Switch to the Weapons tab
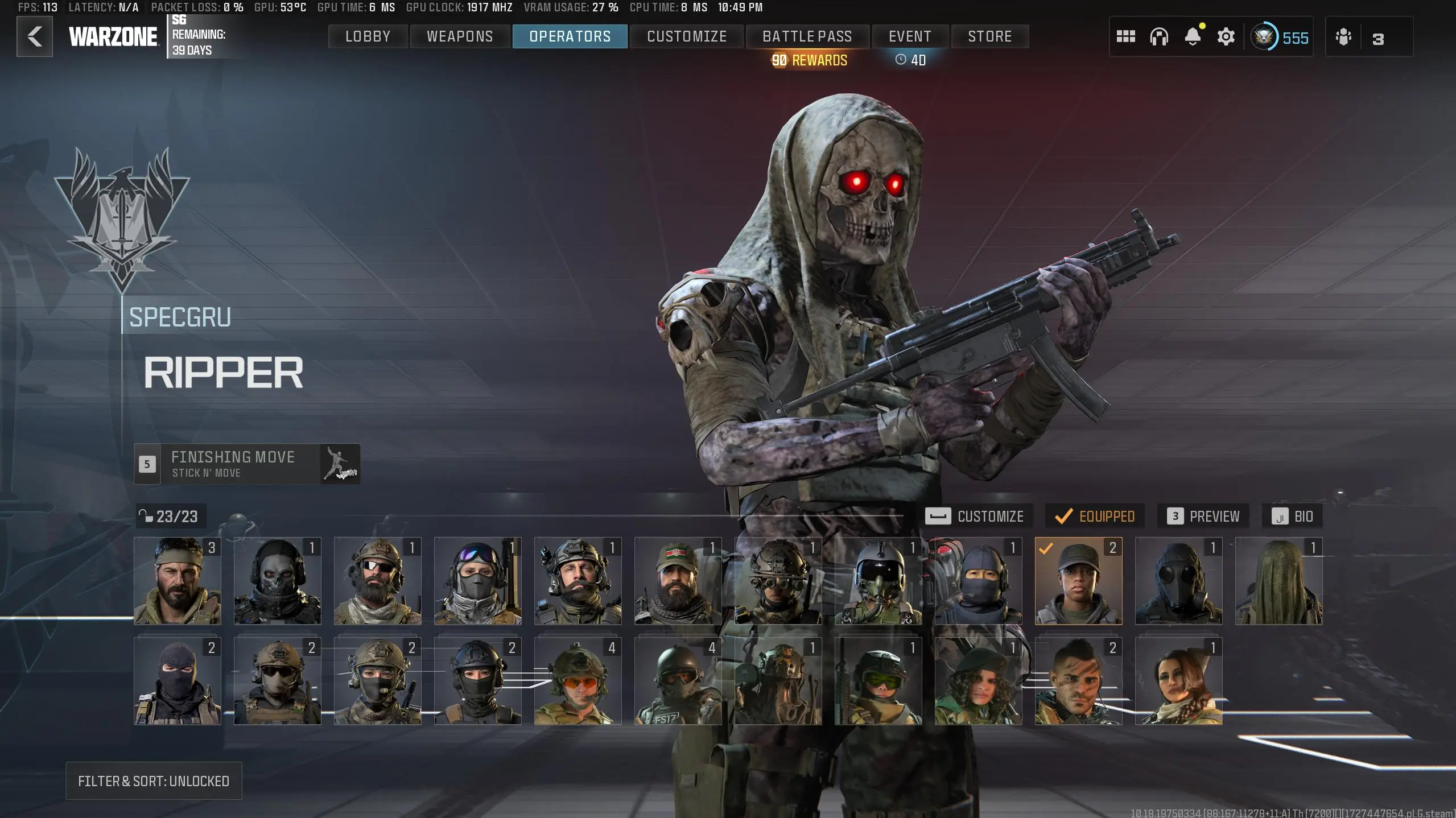 point(459,36)
